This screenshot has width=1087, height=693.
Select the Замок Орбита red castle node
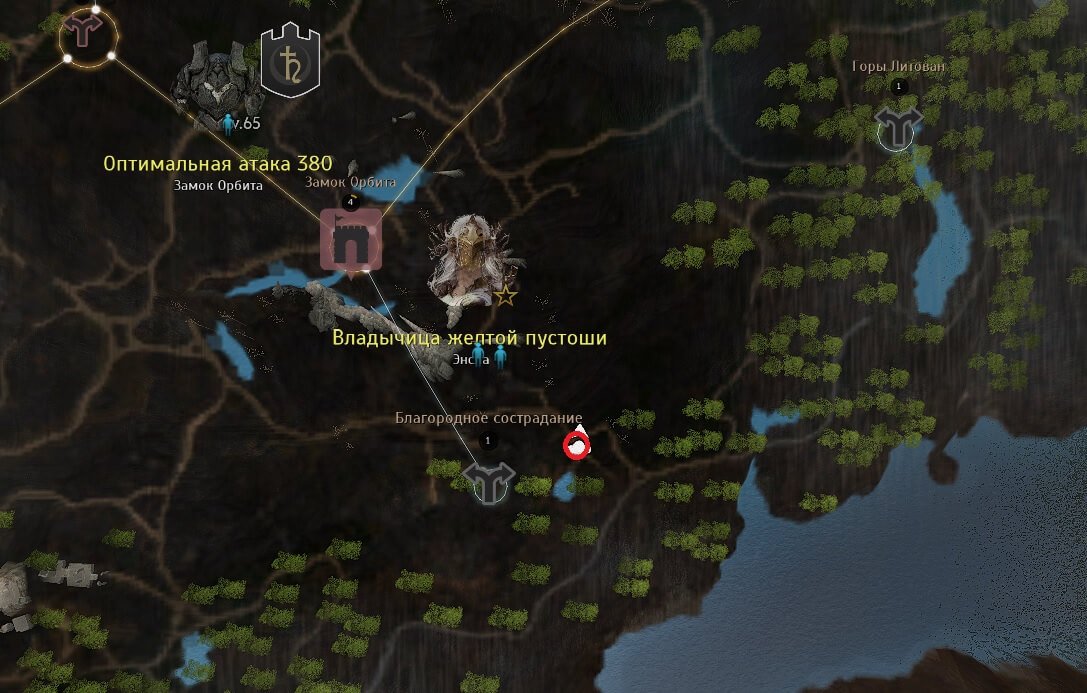tap(350, 241)
